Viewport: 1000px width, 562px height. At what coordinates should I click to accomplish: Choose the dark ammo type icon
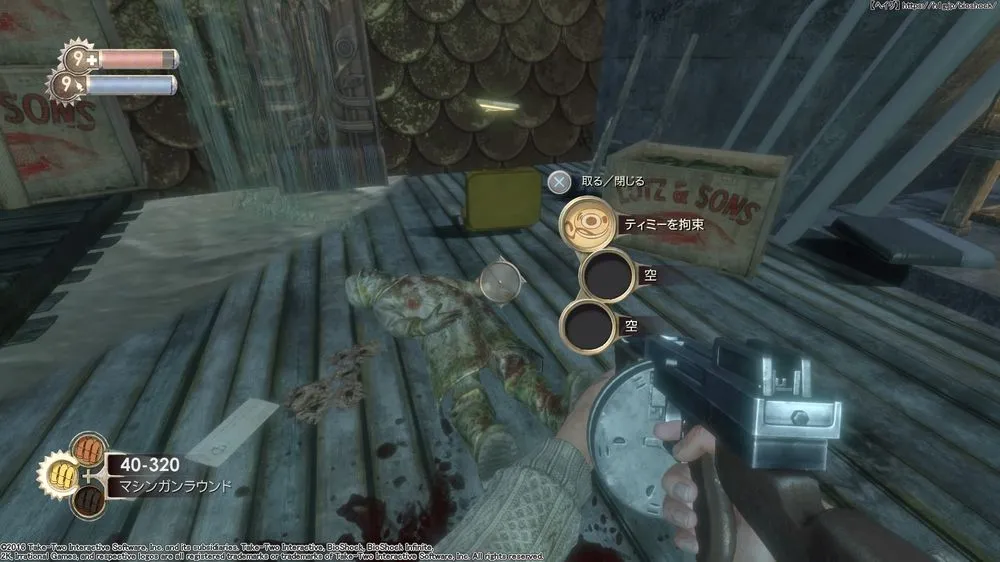(88, 500)
